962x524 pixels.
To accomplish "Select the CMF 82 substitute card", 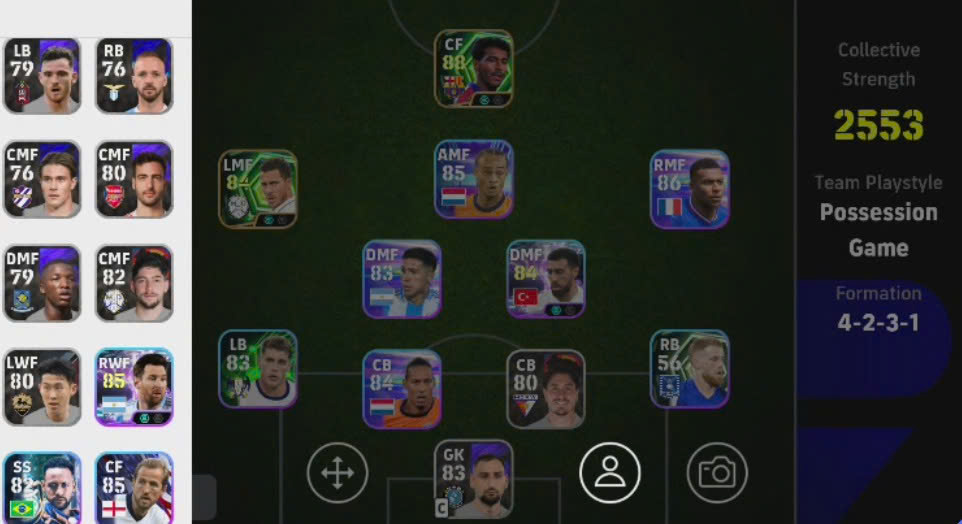I will (134, 284).
